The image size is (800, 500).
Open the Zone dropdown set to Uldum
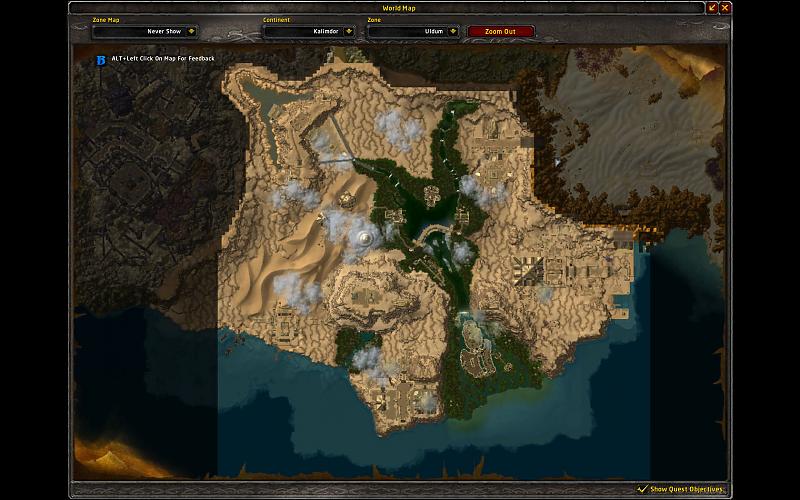click(x=453, y=31)
